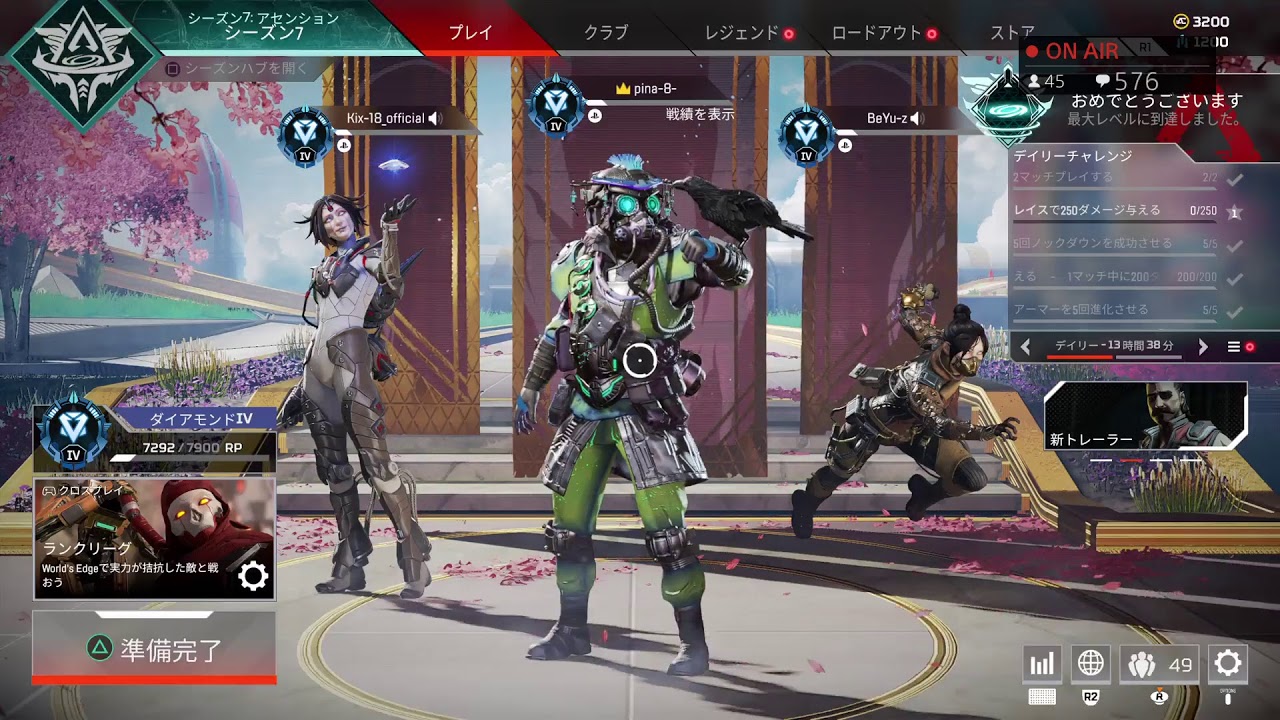Open the ロードアウト tab
The height and width of the screenshot is (720, 1280).
tap(877, 32)
